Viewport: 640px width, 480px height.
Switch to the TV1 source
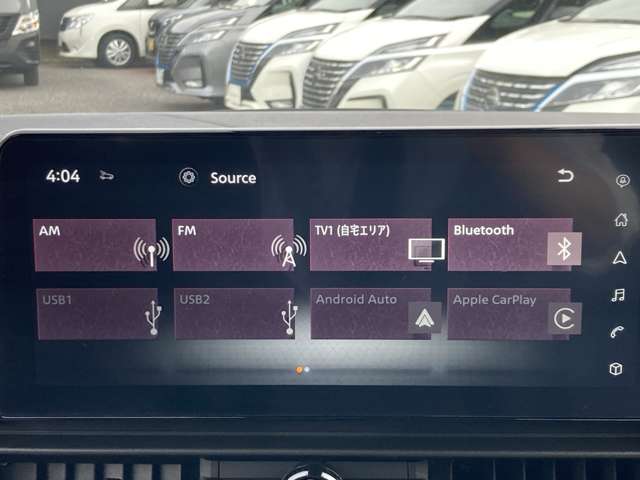[x=371, y=245]
